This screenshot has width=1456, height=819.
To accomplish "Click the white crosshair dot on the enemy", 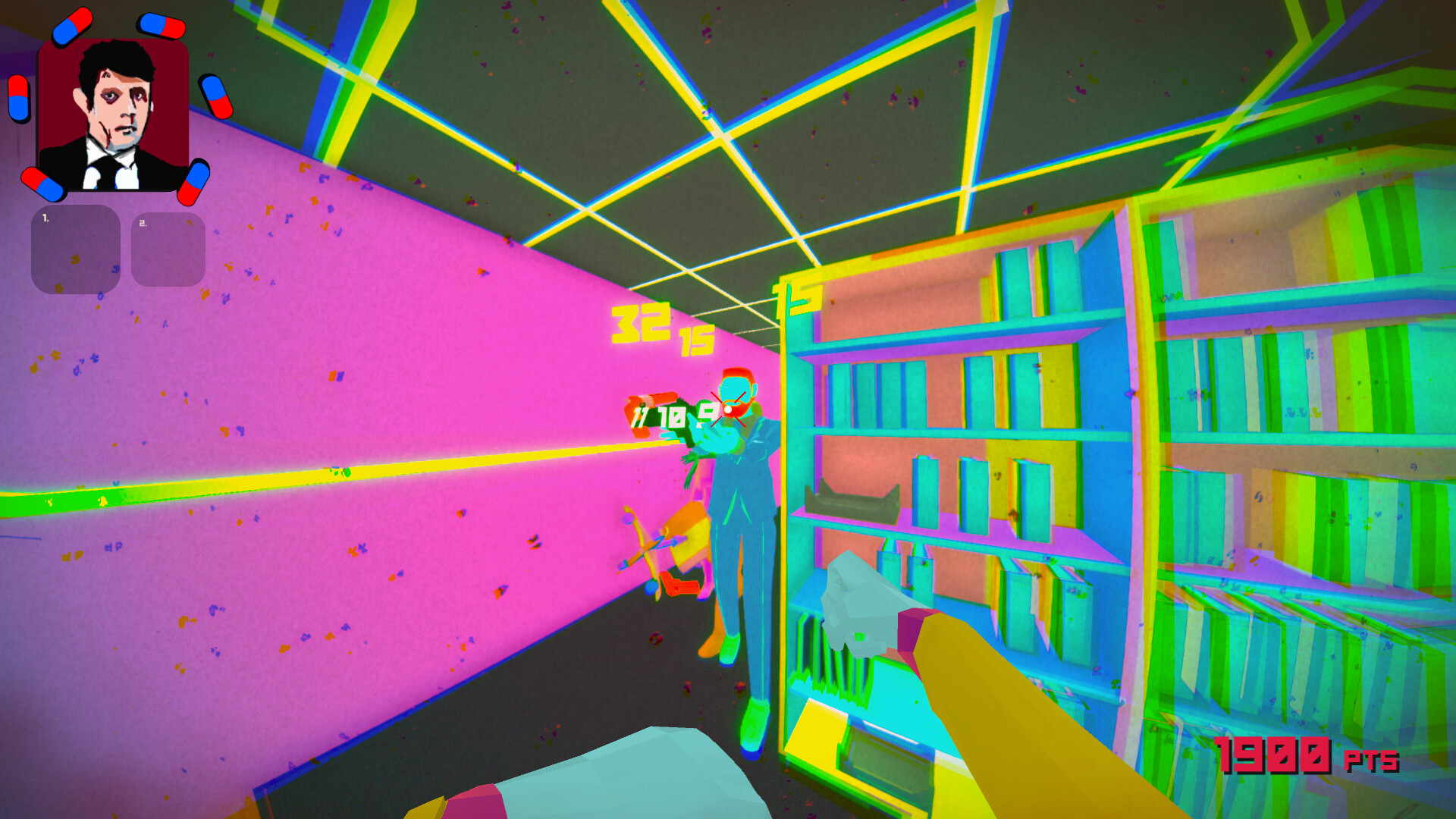I will coord(728,409).
